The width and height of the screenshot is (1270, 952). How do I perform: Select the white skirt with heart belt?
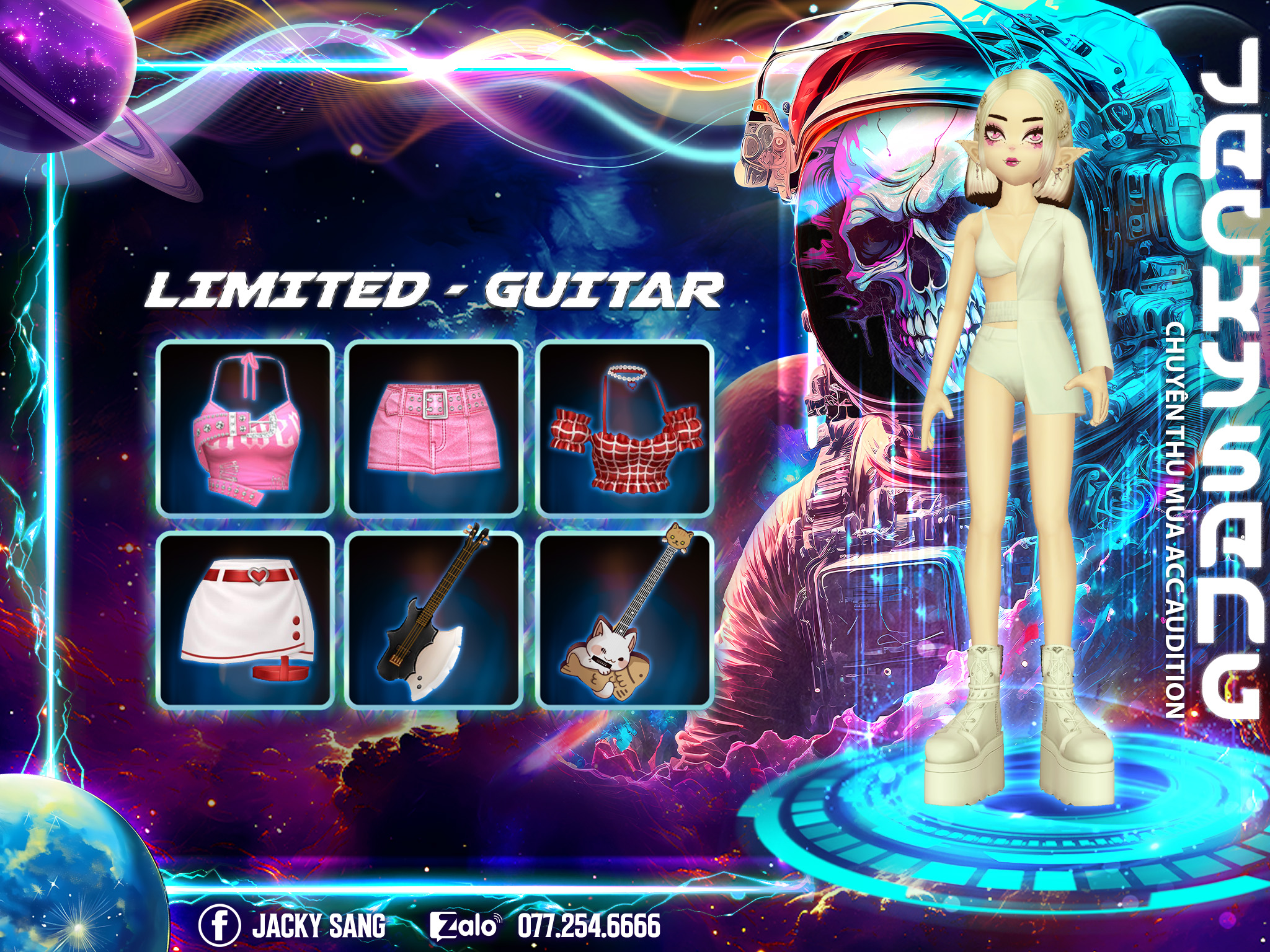pyautogui.click(x=246, y=620)
